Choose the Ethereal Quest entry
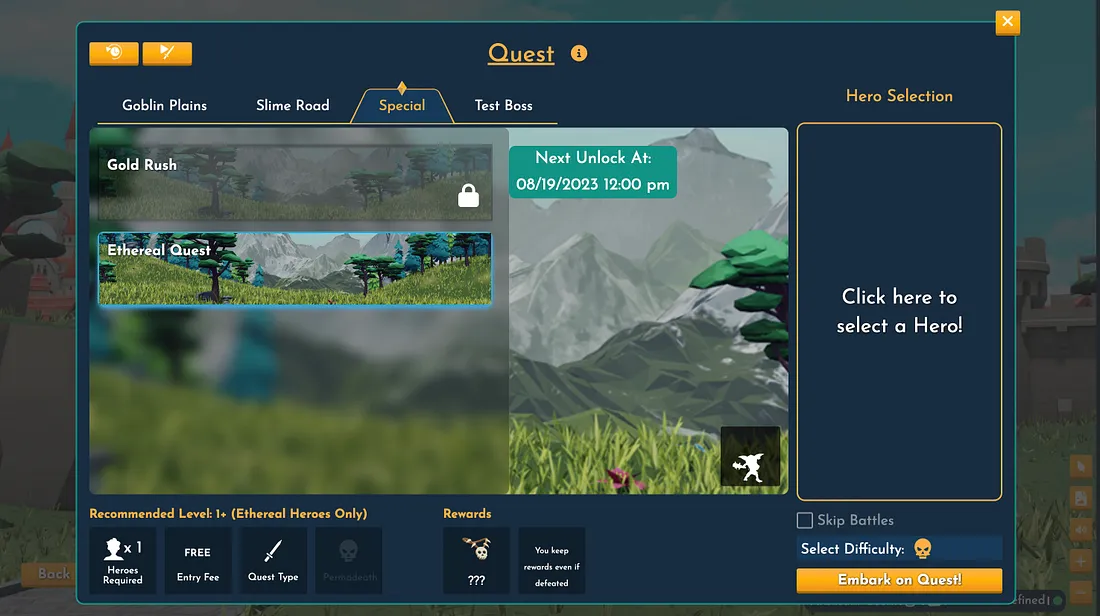This screenshot has width=1100, height=616. tap(295, 268)
